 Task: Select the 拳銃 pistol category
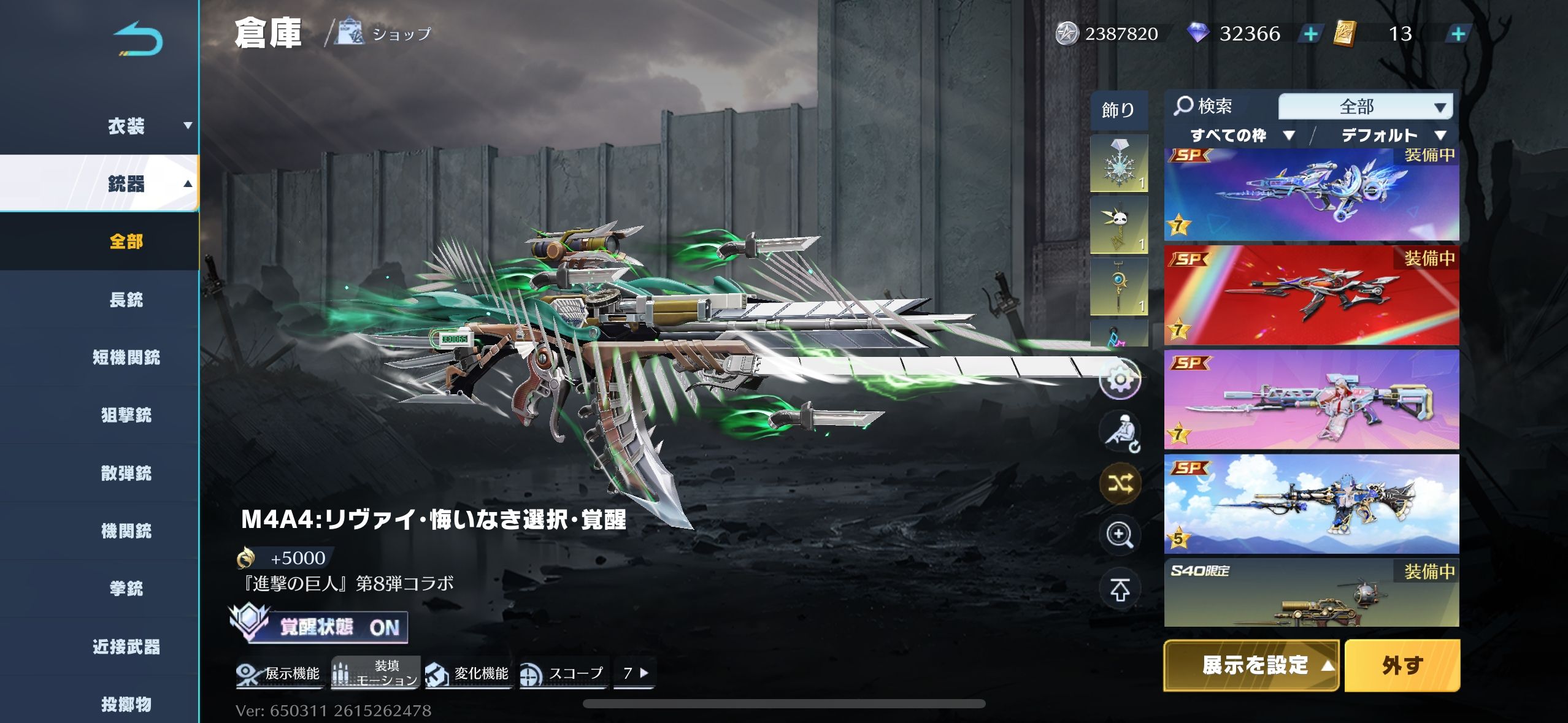126,589
